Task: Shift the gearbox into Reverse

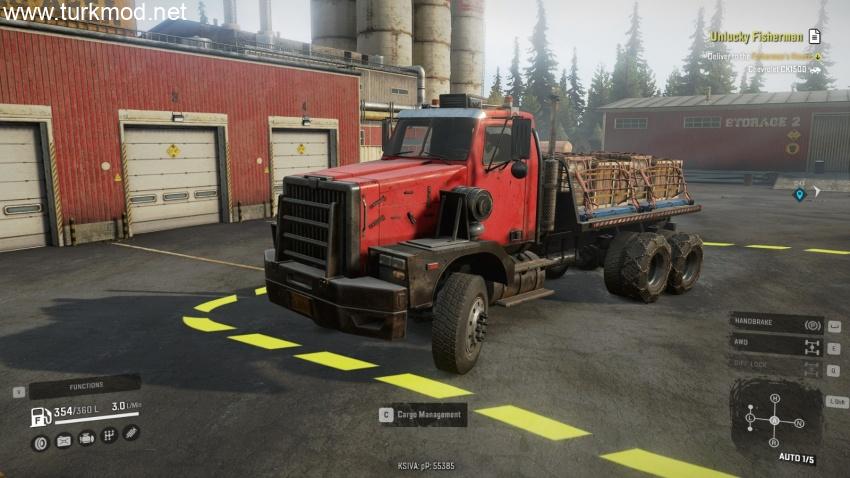Action: 774,442
